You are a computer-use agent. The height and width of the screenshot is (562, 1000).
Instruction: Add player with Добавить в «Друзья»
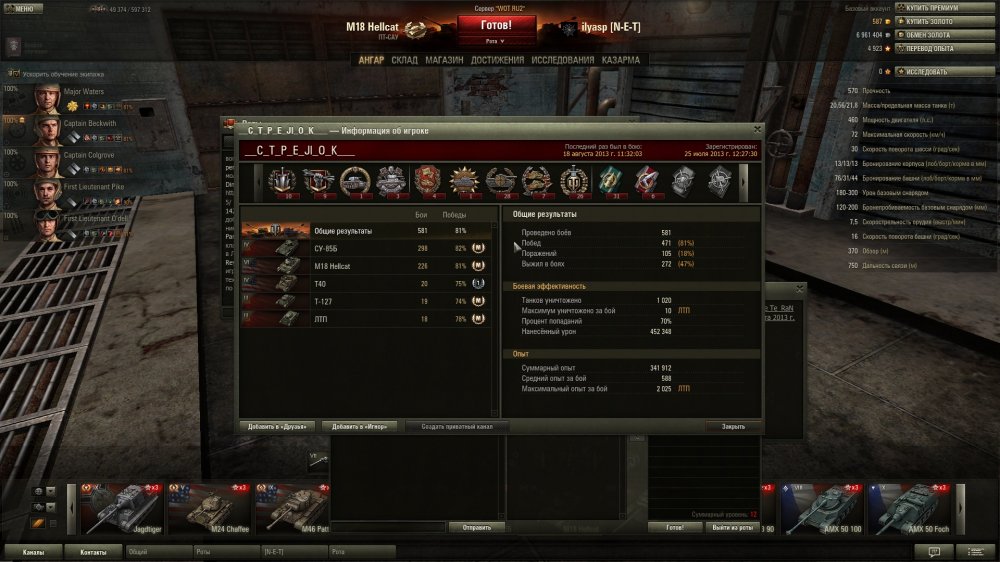[279, 426]
